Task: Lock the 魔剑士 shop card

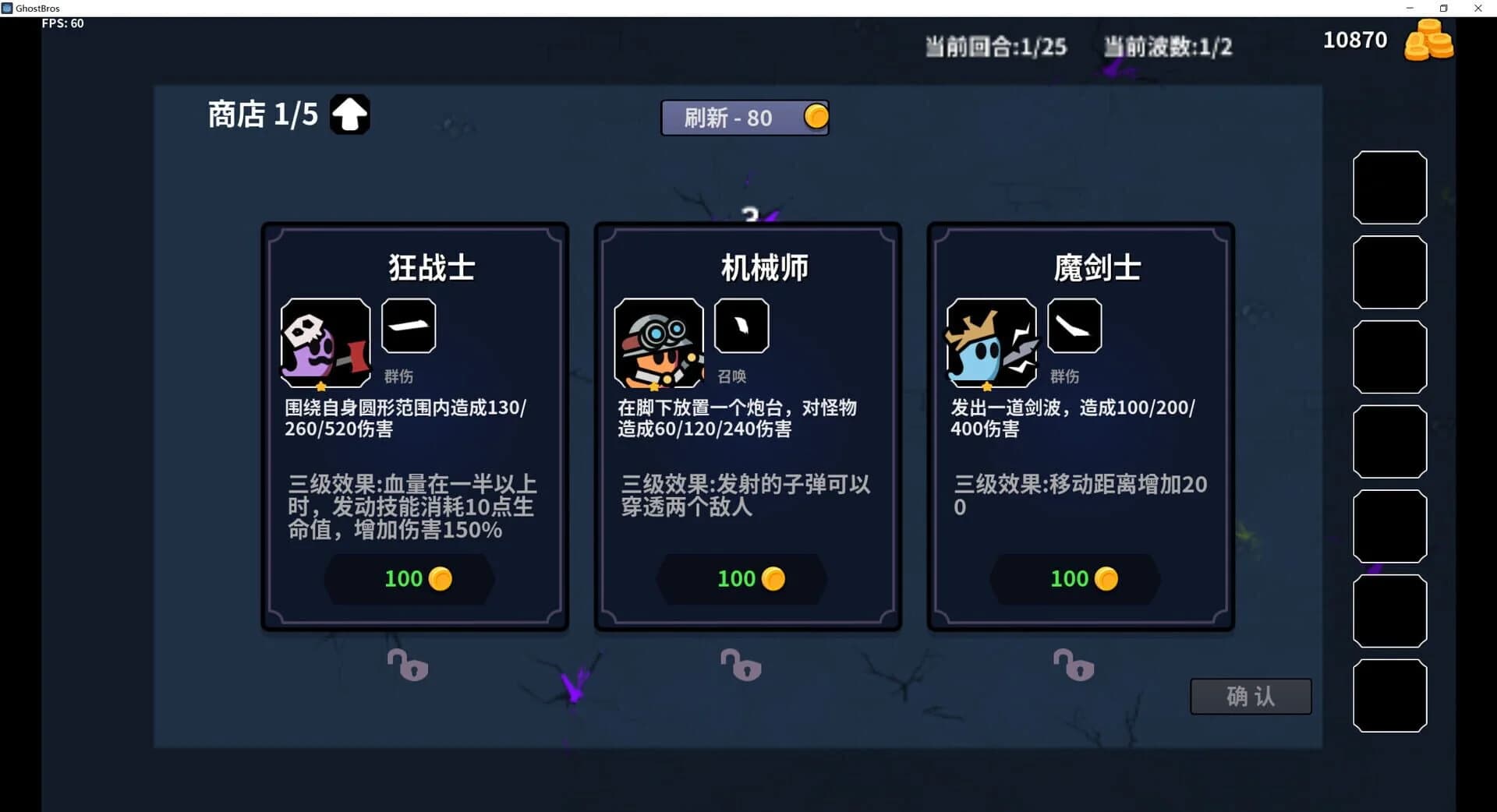Action: (x=1074, y=666)
